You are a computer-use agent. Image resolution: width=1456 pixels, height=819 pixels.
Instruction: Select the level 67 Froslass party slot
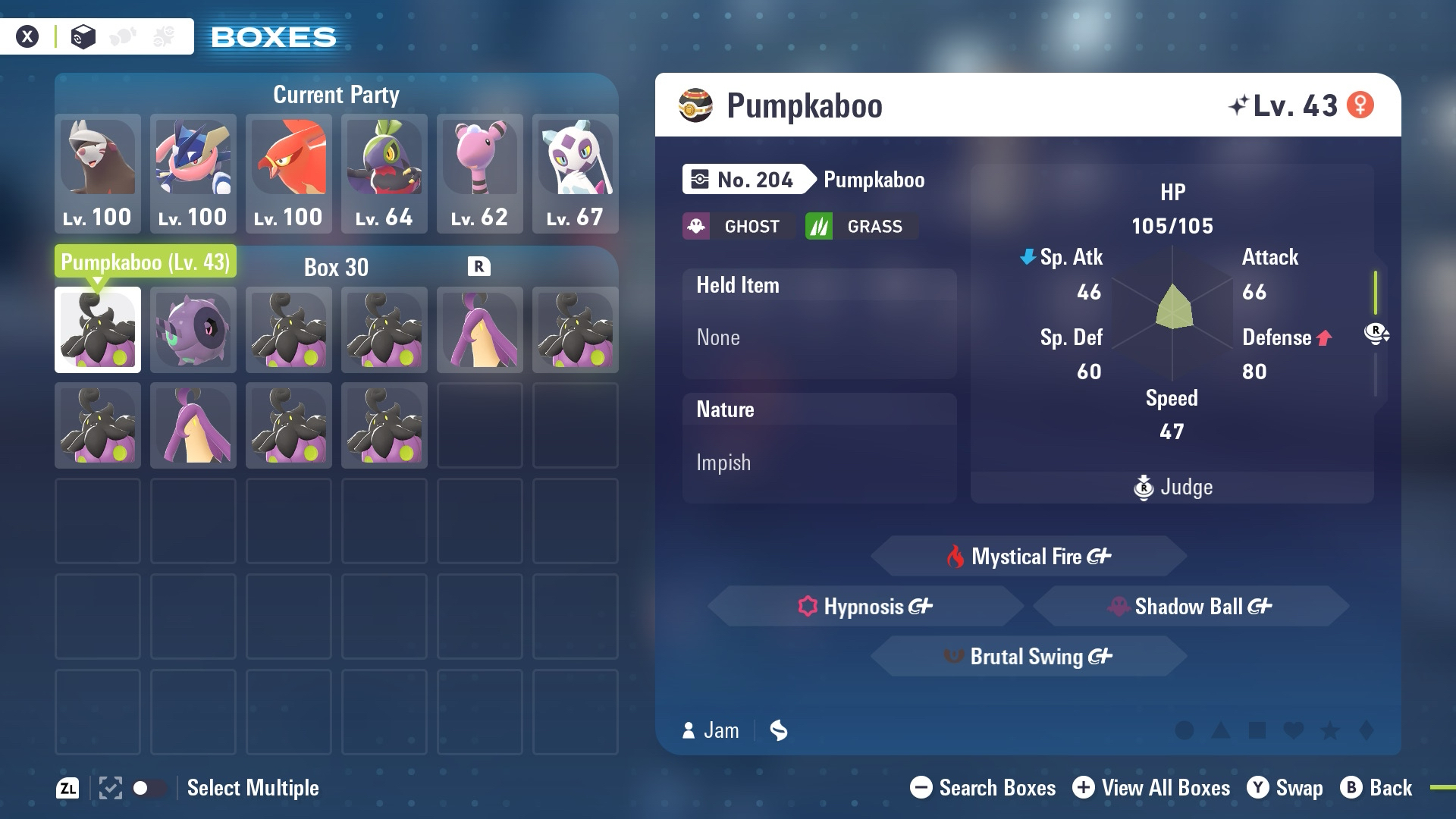tap(575, 173)
